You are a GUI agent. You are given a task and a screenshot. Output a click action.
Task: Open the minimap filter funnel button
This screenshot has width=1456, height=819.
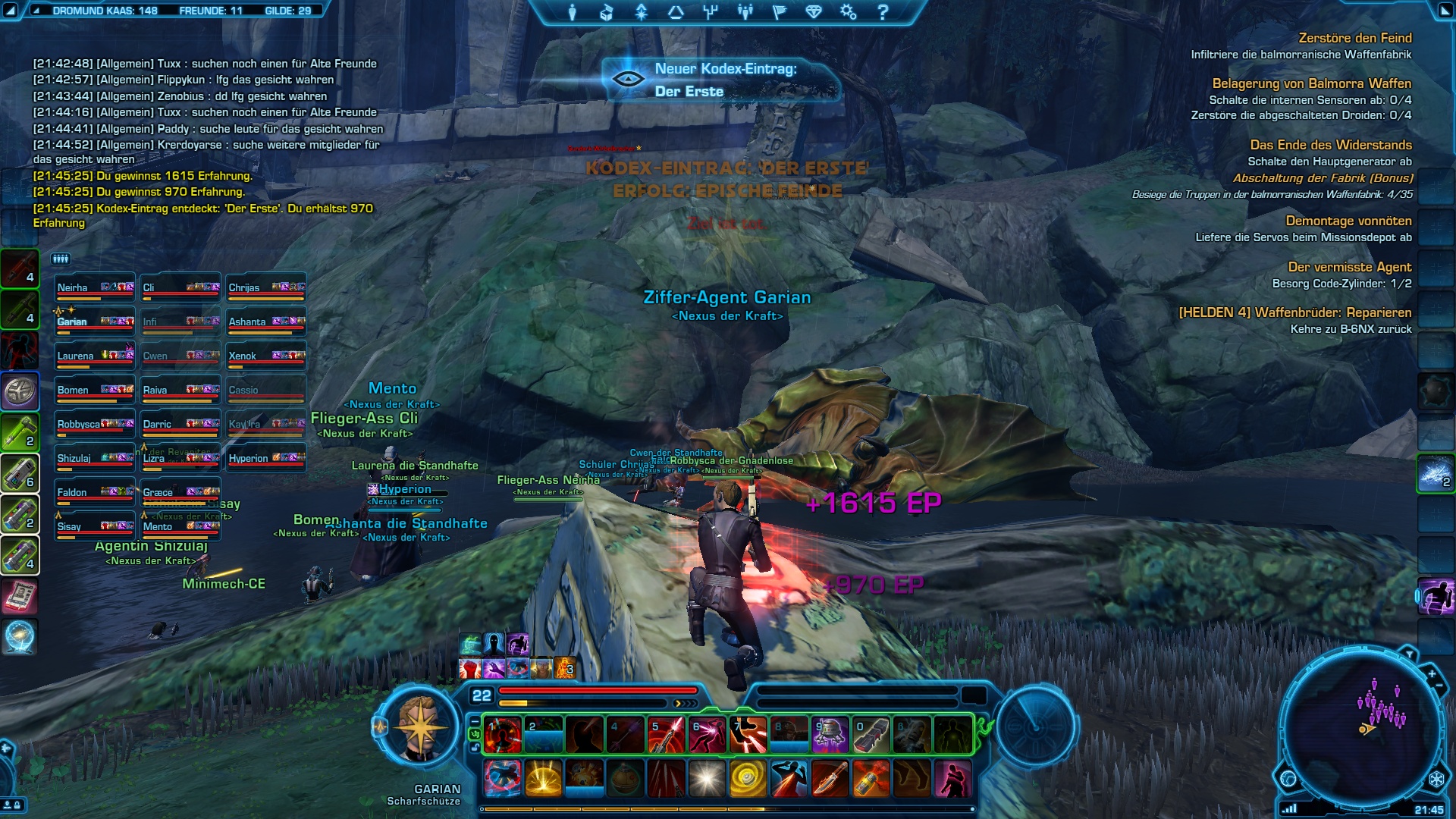pyautogui.click(x=1409, y=654)
